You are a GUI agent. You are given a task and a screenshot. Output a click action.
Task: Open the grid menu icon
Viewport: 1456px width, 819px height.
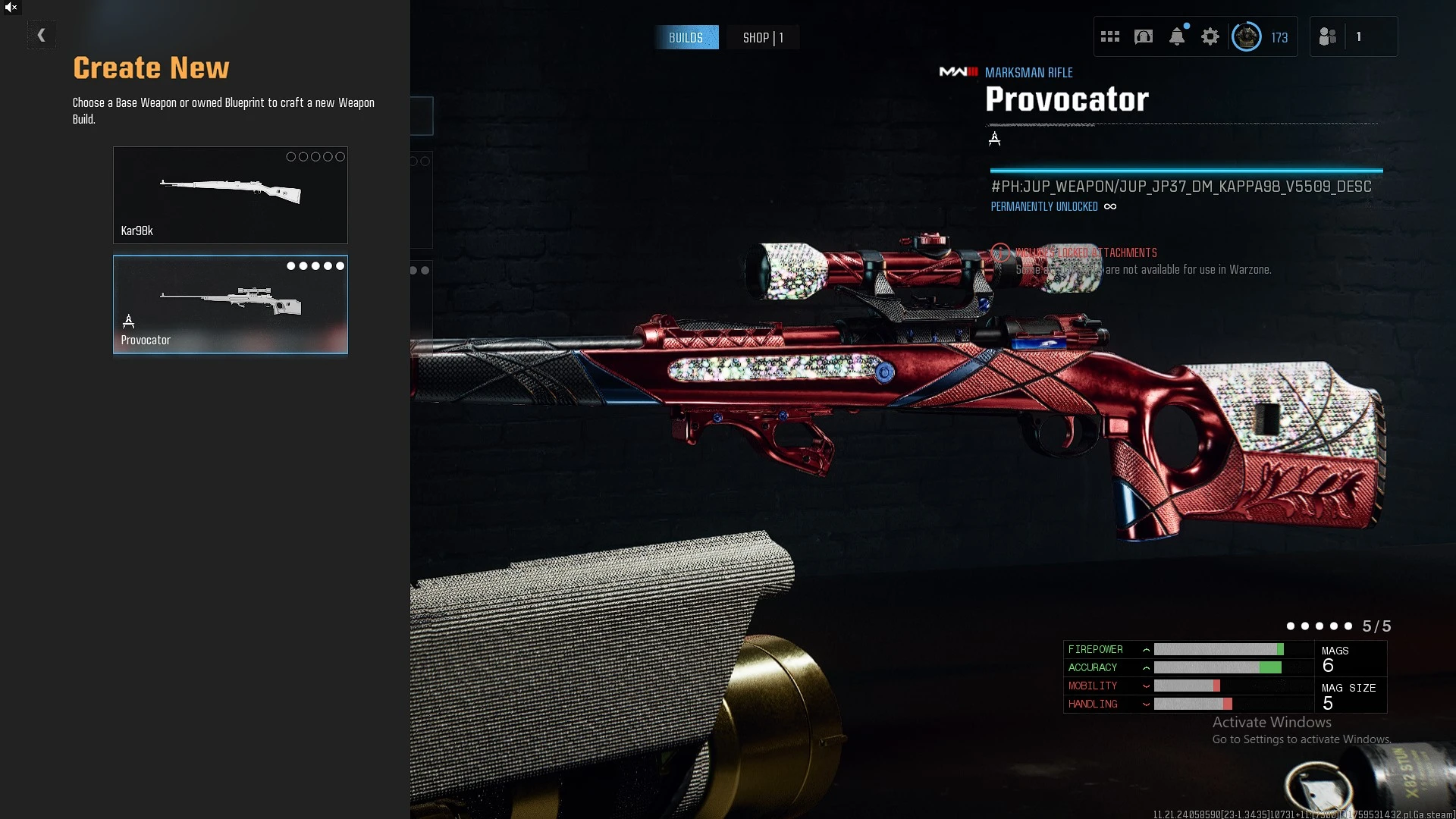tap(1109, 36)
